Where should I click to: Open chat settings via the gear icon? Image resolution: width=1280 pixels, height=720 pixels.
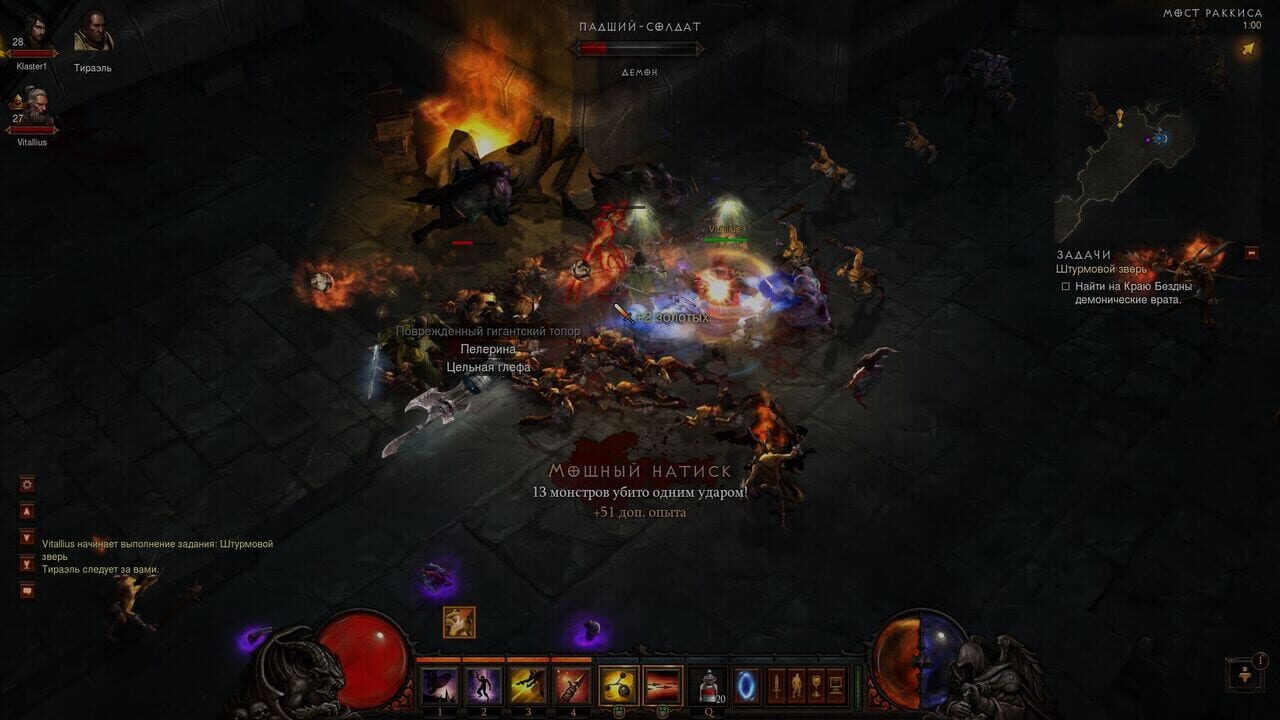[x=26, y=484]
